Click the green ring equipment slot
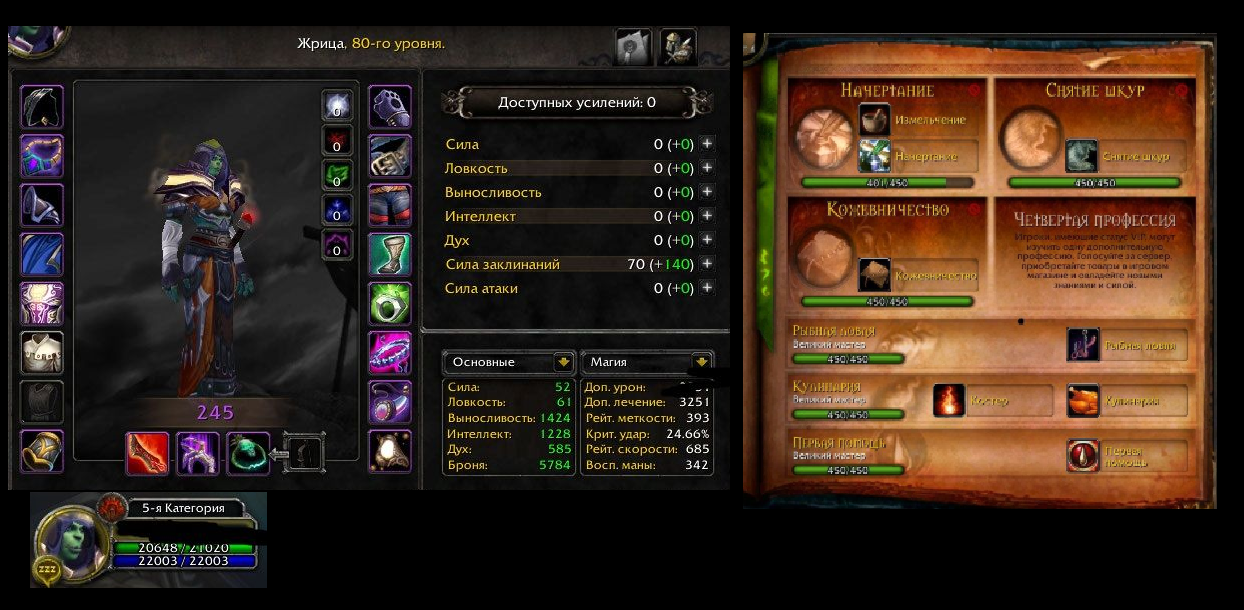Screen dimensions: 1244x610 coord(390,303)
